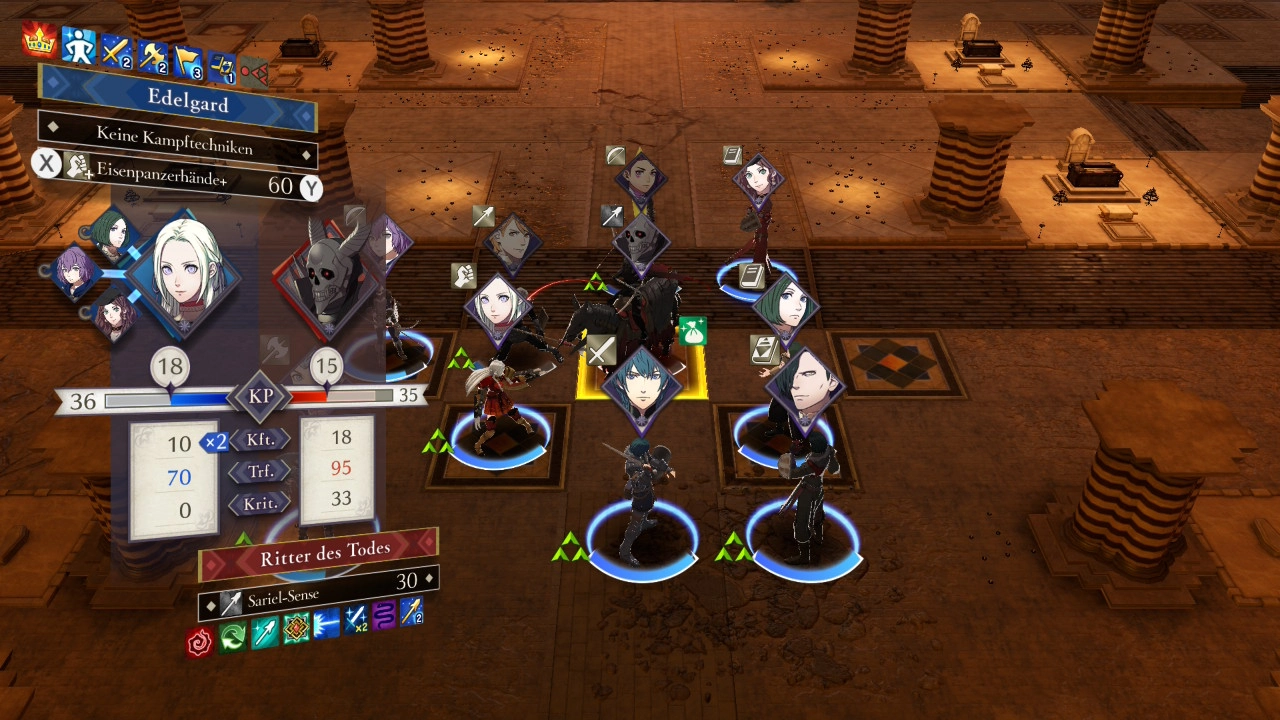The height and width of the screenshot is (720, 1280).
Task: Click the red crown skill icon
Action: click(40, 41)
